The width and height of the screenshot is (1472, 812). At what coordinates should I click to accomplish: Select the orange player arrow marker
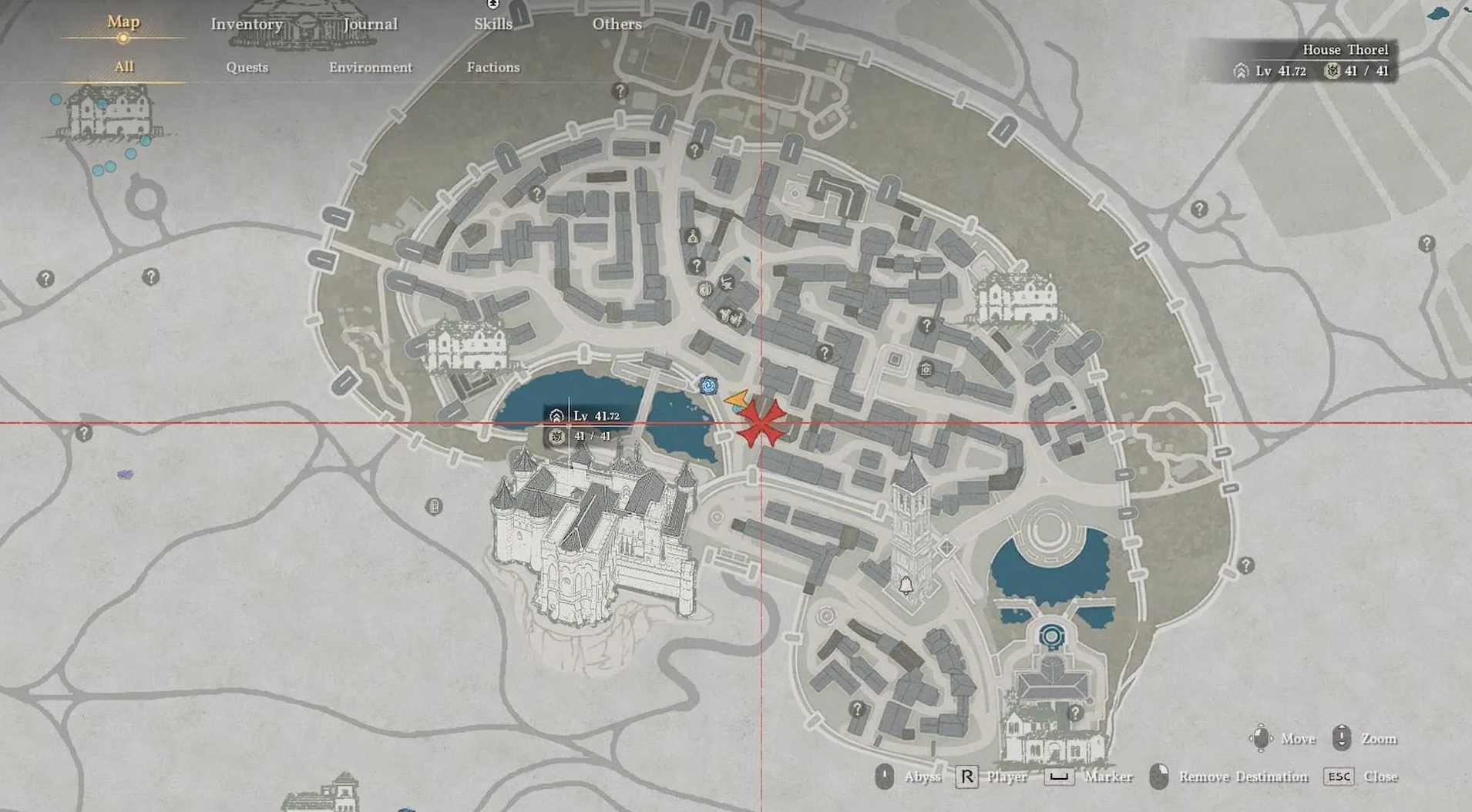pos(737,400)
